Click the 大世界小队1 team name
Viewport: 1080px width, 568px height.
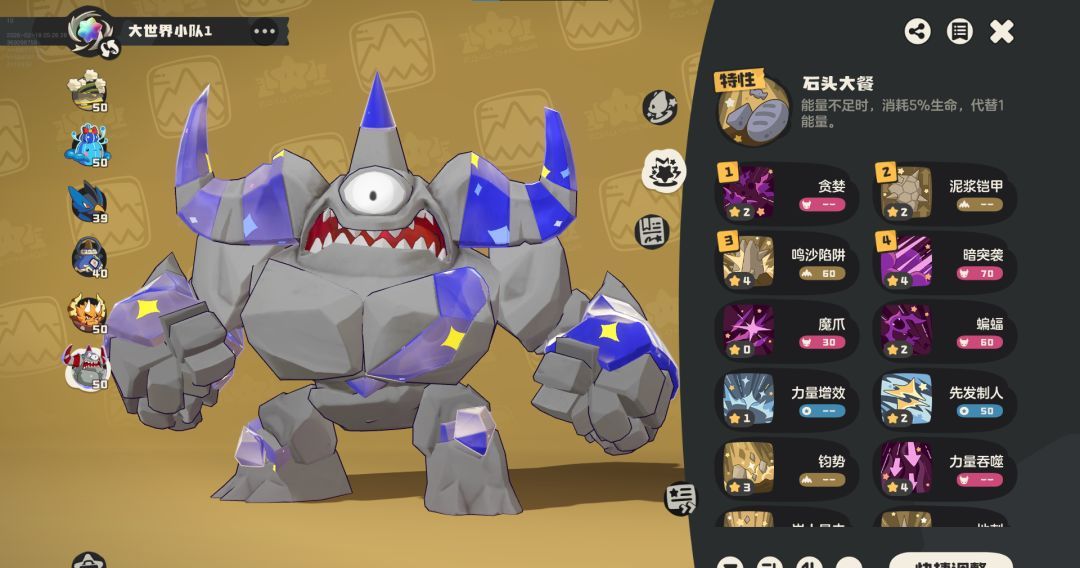[169, 31]
